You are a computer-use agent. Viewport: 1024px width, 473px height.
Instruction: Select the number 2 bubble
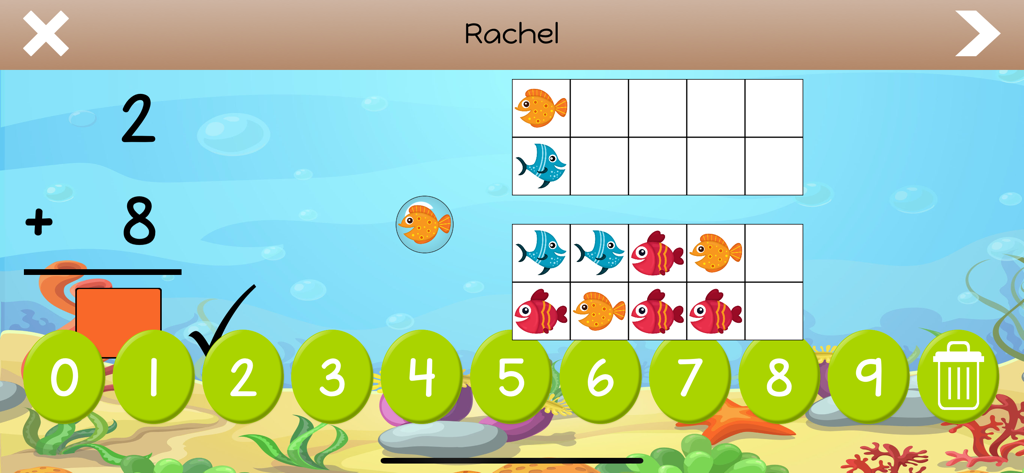(242, 379)
